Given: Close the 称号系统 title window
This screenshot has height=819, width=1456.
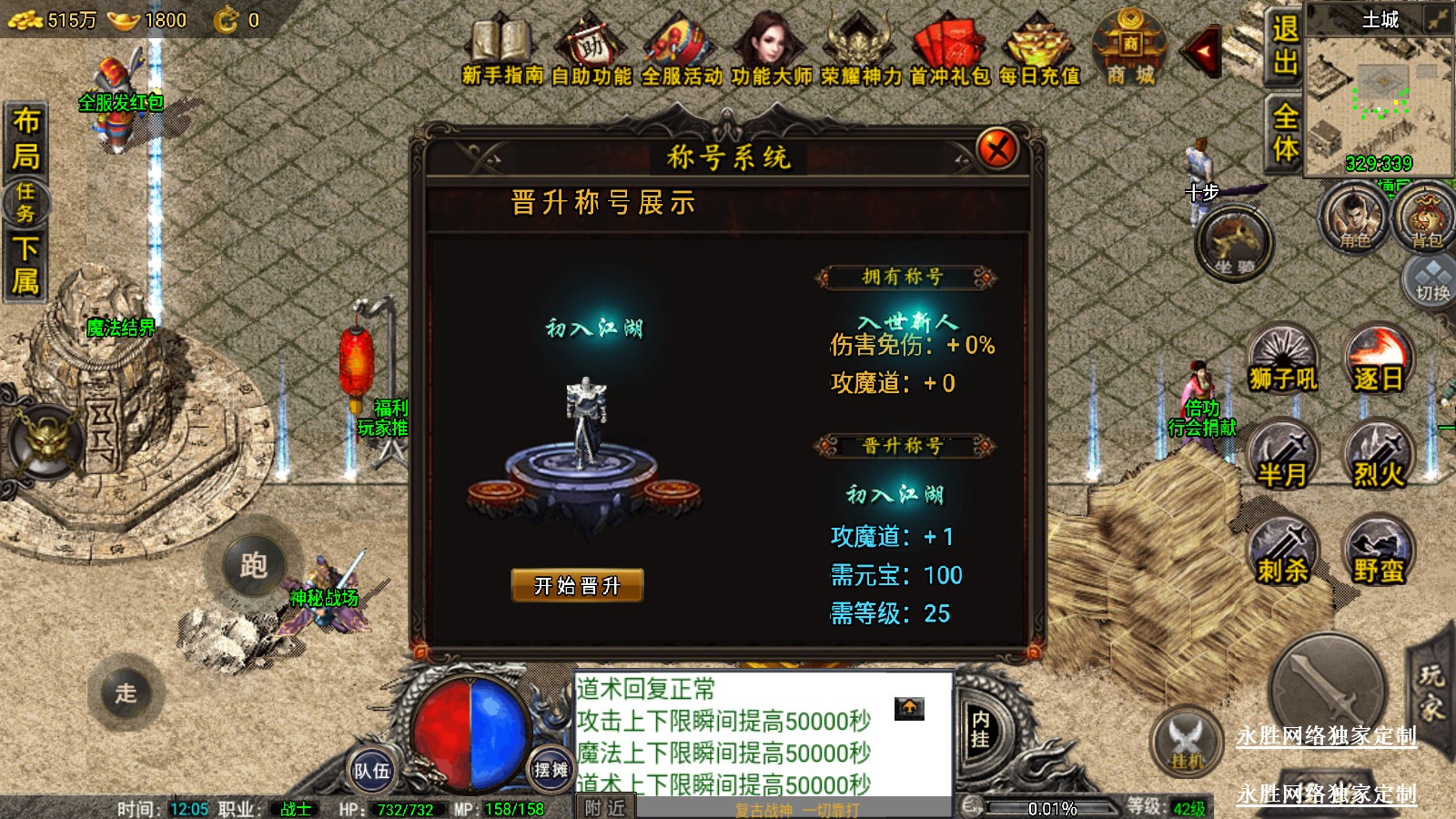Looking at the screenshot, I should (x=996, y=148).
